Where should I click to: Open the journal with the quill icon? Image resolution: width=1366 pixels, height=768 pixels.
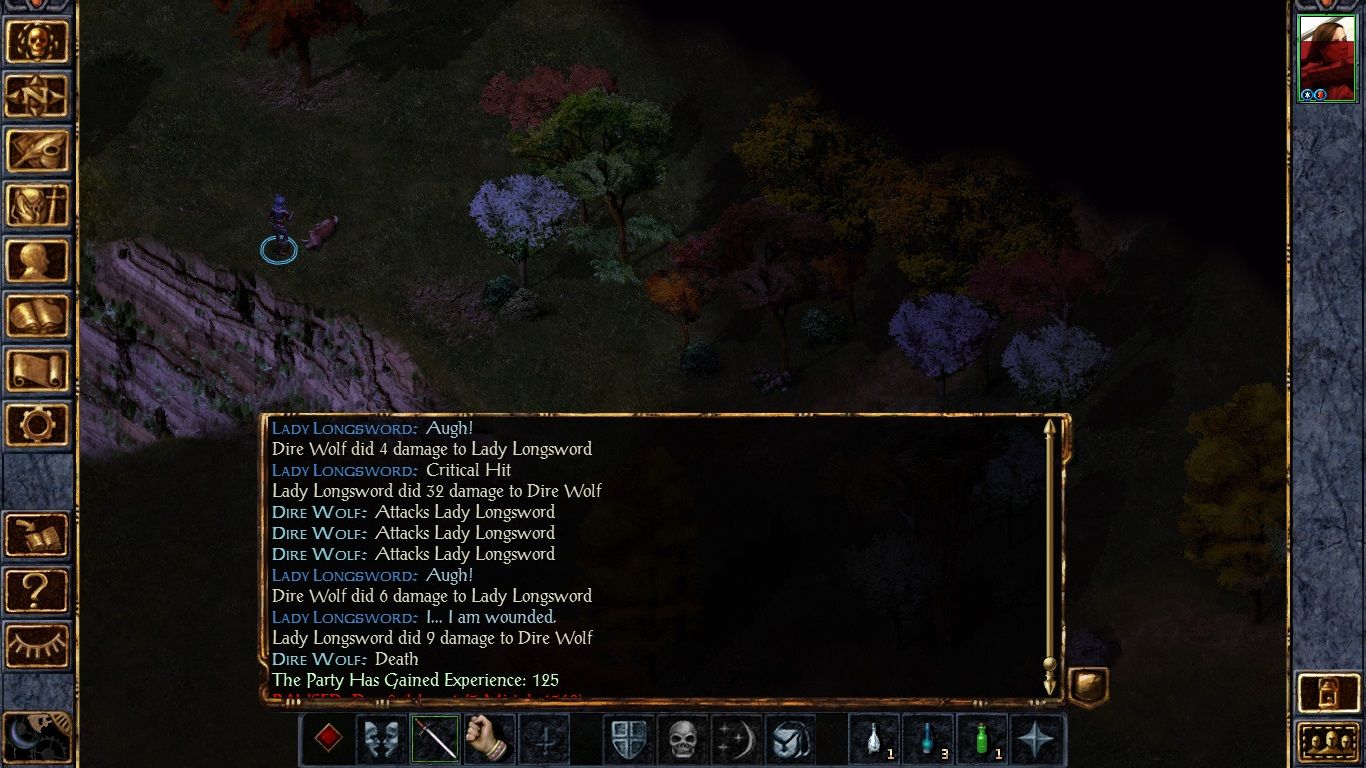pyautogui.click(x=38, y=151)
